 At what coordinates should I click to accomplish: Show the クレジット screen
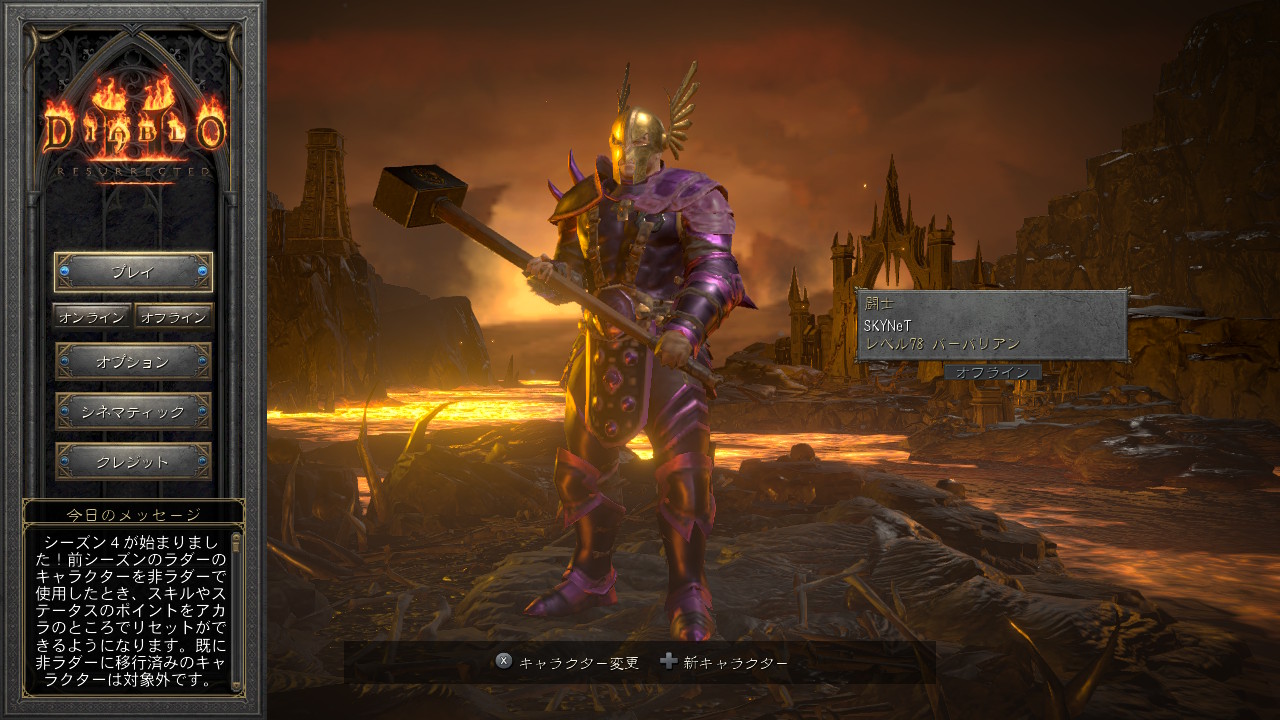(133, 462)
